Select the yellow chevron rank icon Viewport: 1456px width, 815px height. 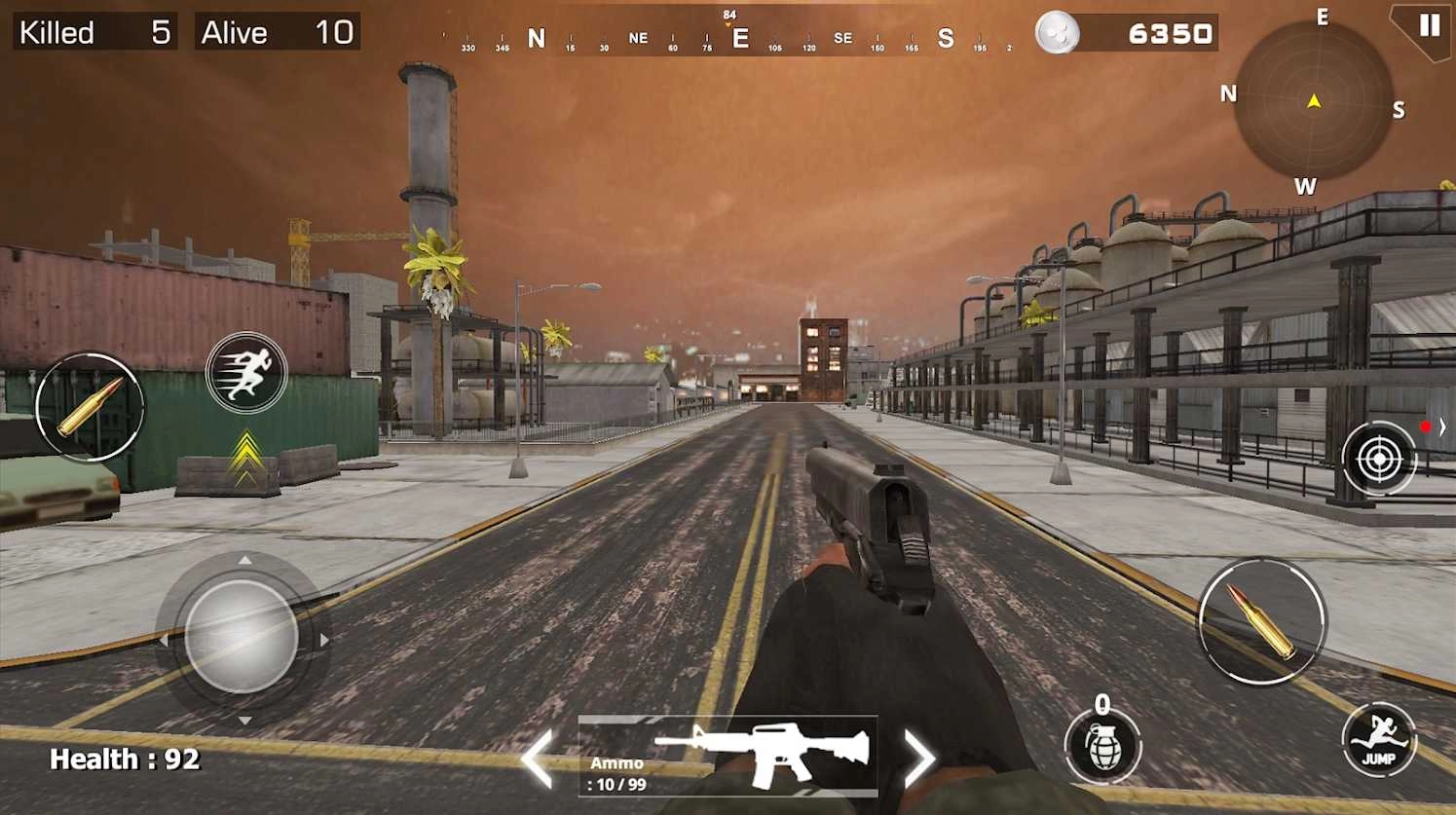(x=246, y=454)
